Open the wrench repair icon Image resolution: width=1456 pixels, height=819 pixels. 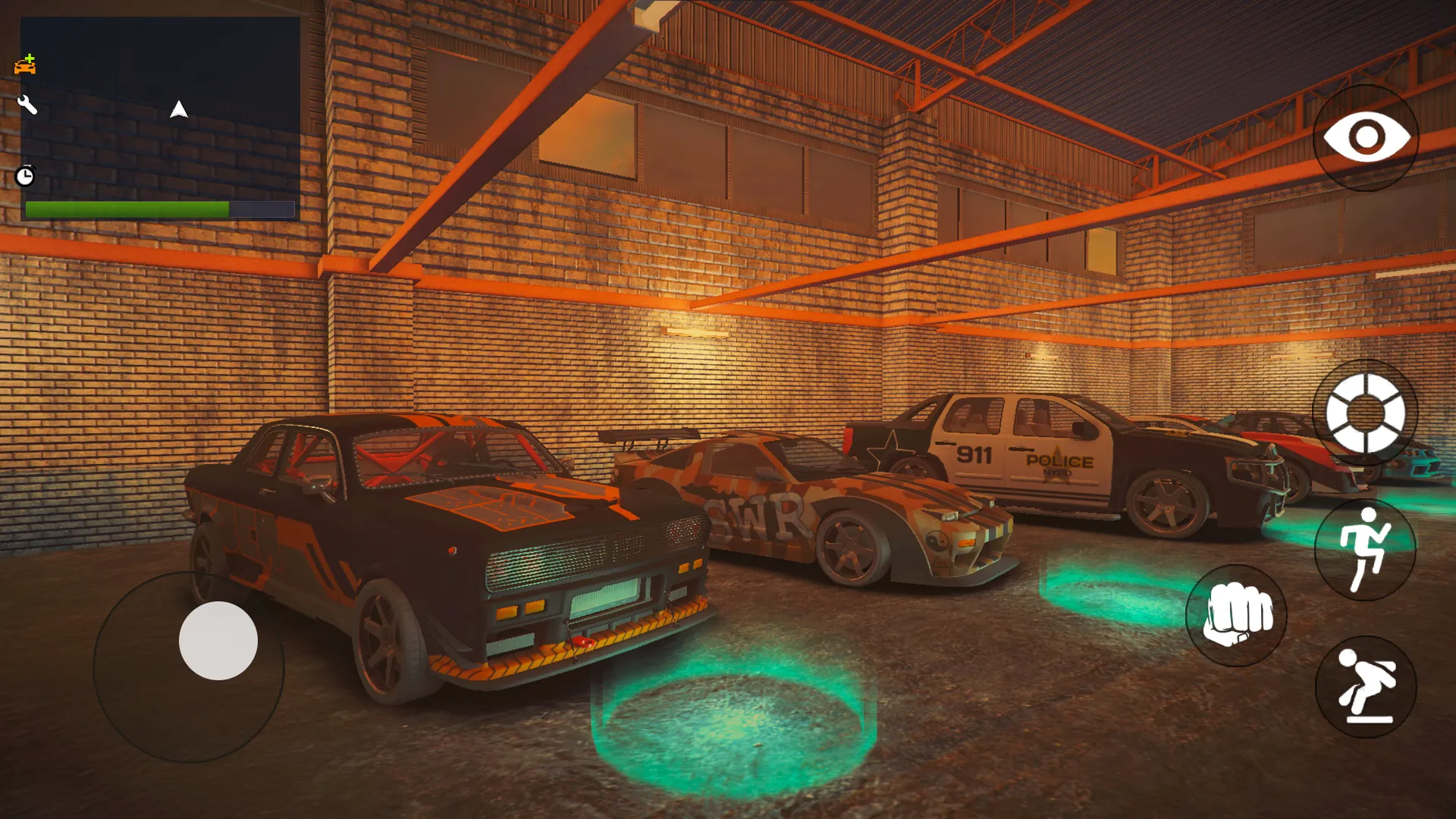(x=26, y=105)
